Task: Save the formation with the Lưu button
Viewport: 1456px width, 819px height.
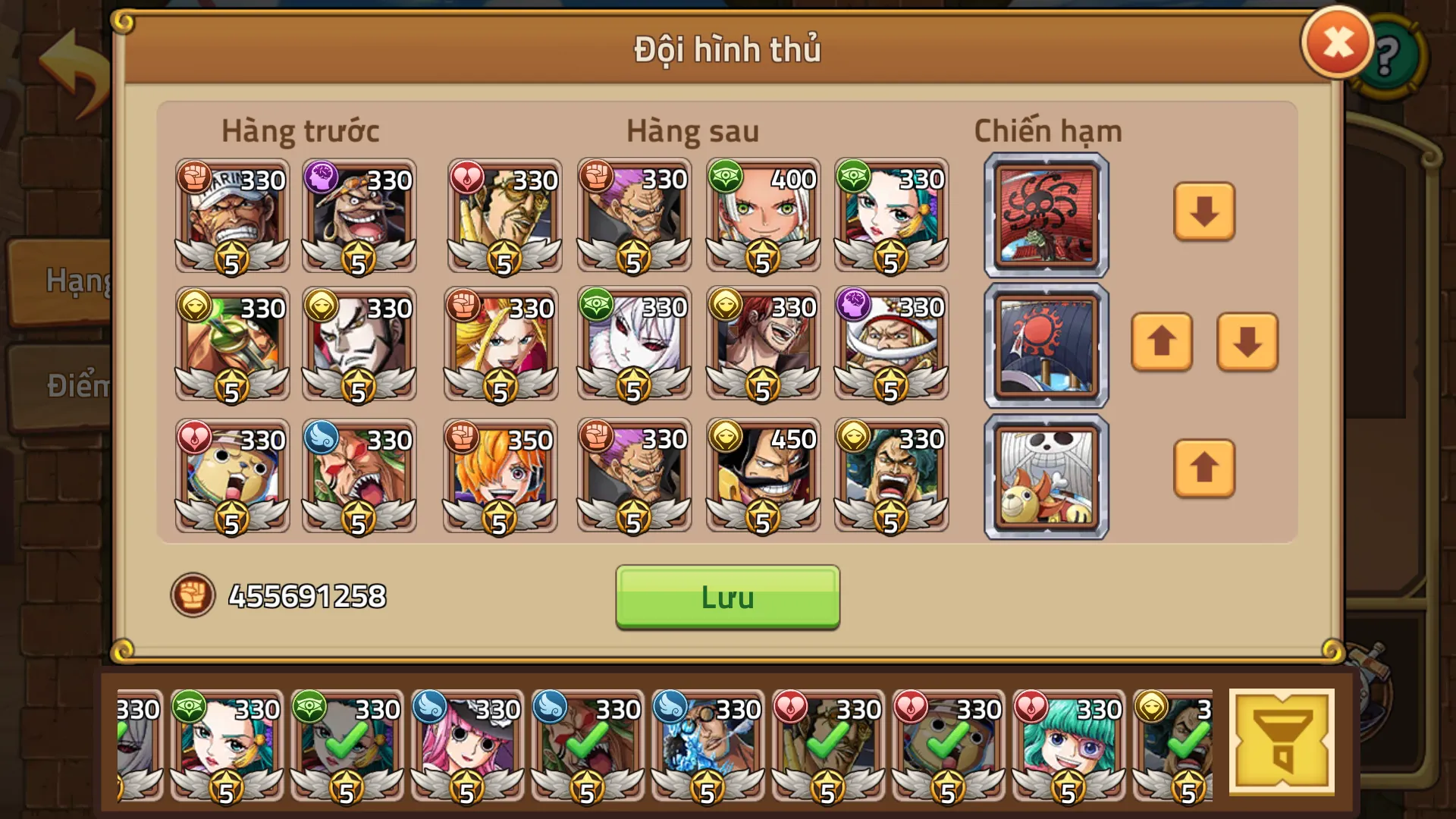Action: pos(726,598)
